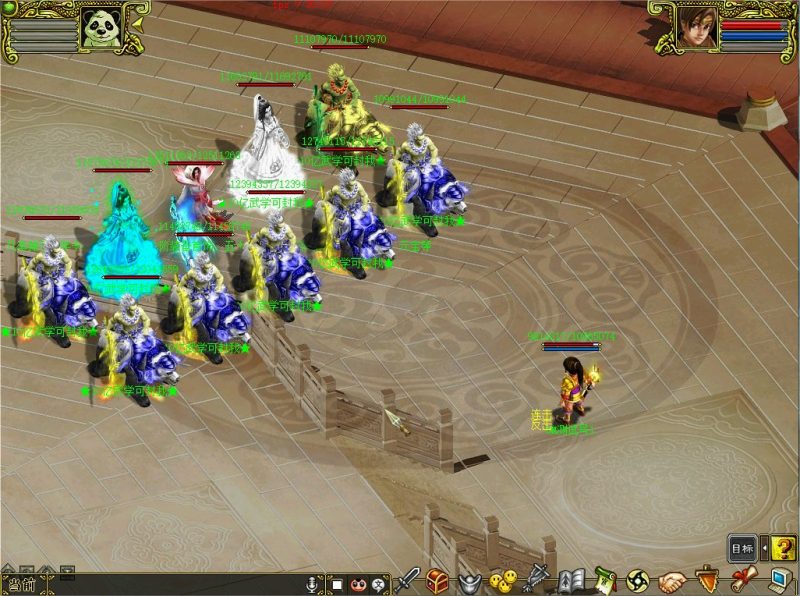Open the handshake icon
The height and width of the screenshot is (596, 800).
click(x=671, y=580)
